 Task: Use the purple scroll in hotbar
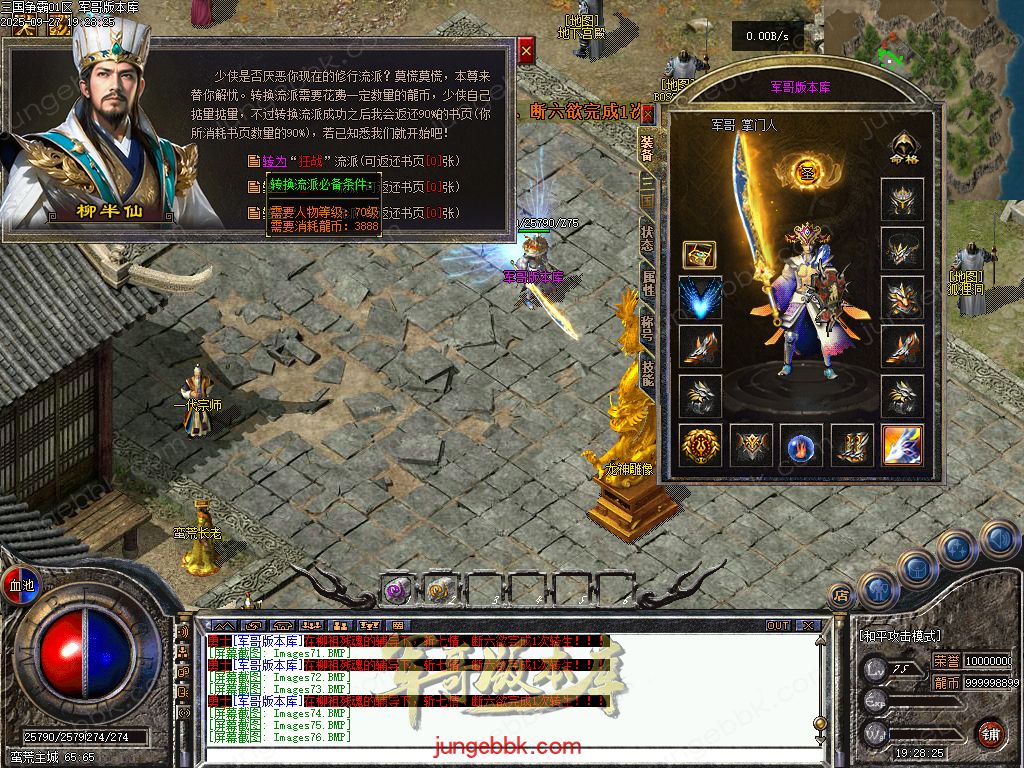399,590
